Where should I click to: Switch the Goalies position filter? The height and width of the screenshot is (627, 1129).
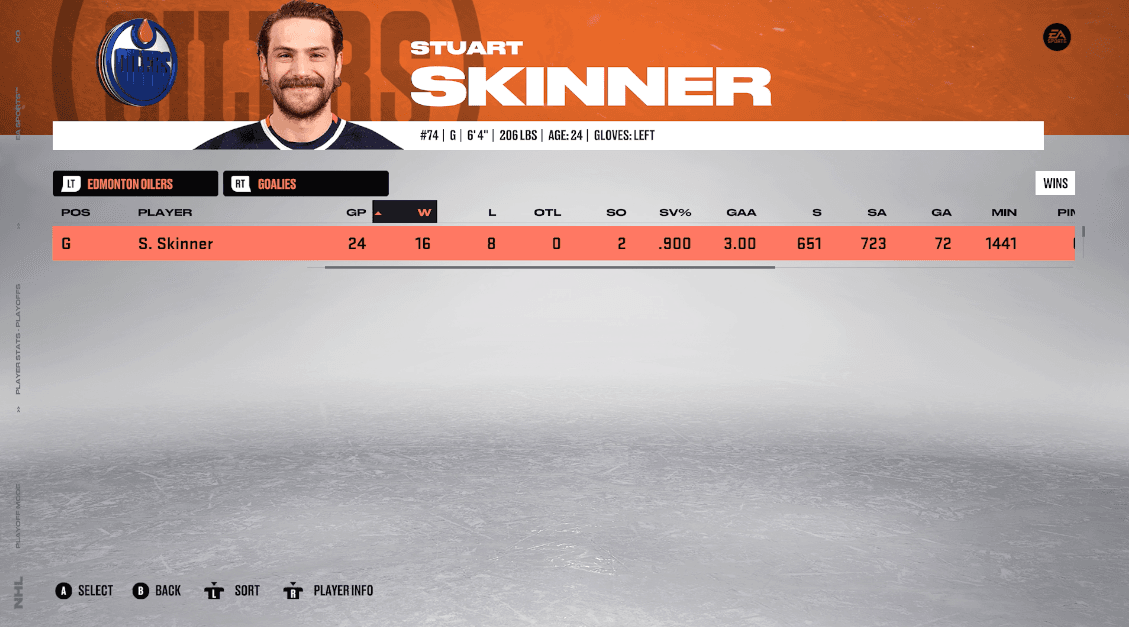coord(305,184)
